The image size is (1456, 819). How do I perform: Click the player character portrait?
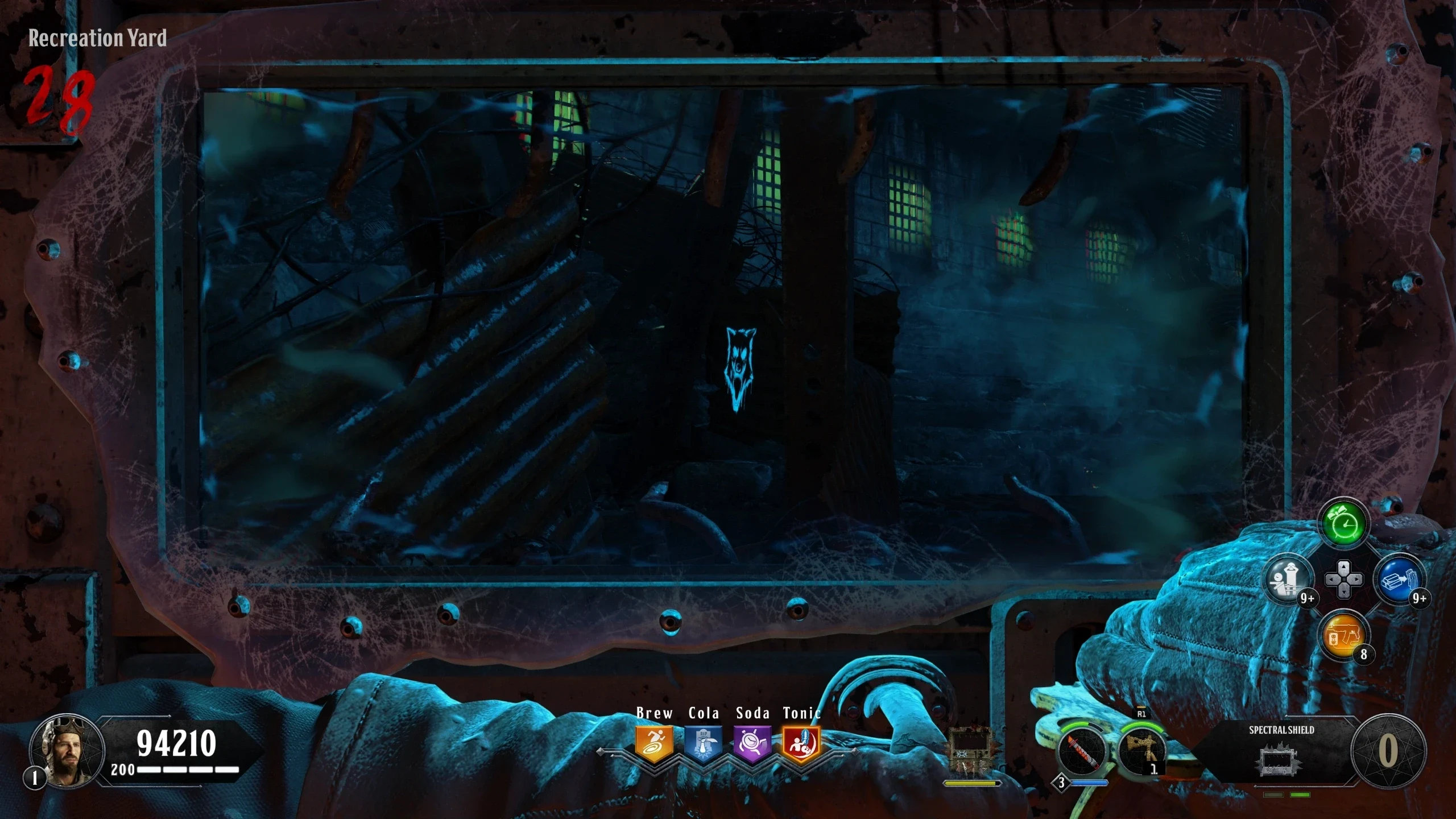(x=67, y=750)
